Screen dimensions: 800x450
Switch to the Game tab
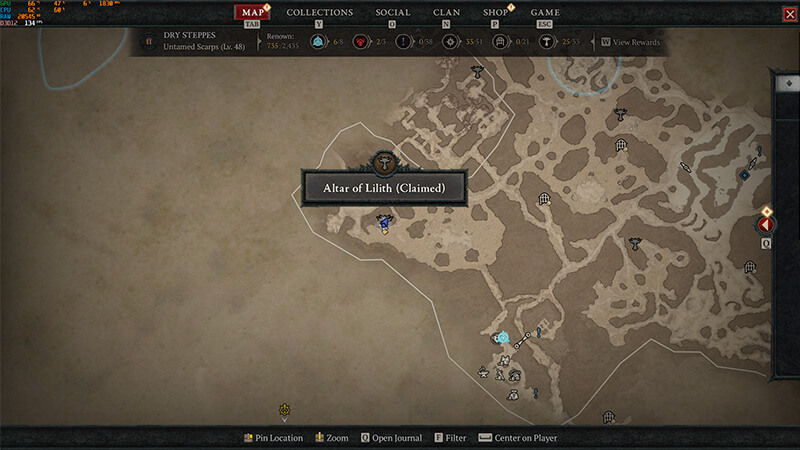pyautogui.click(x=545, y=12)
